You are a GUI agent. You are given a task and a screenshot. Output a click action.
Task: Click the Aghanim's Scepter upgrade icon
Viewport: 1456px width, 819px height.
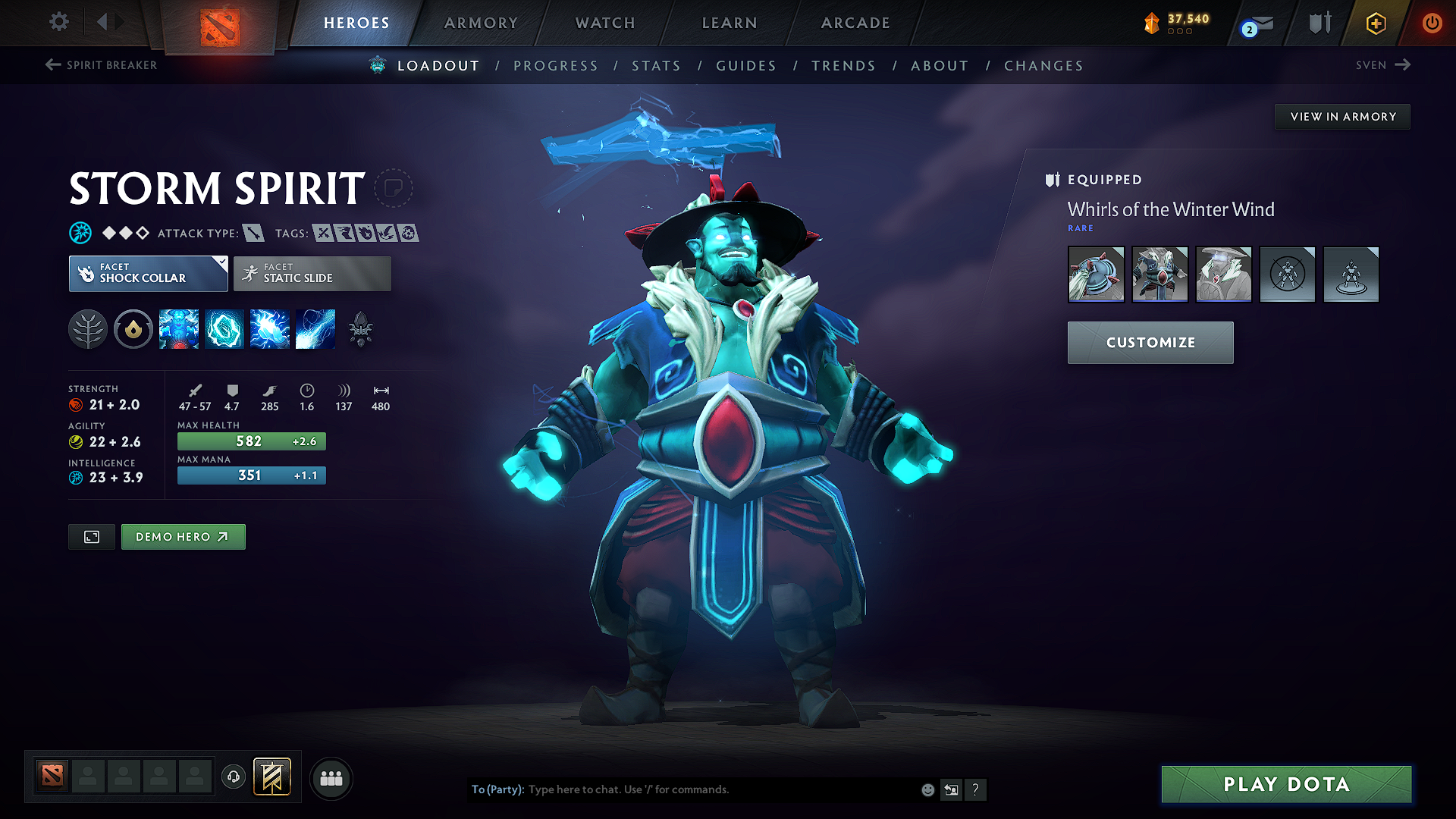pyautogui.click(x=361, y=328)
